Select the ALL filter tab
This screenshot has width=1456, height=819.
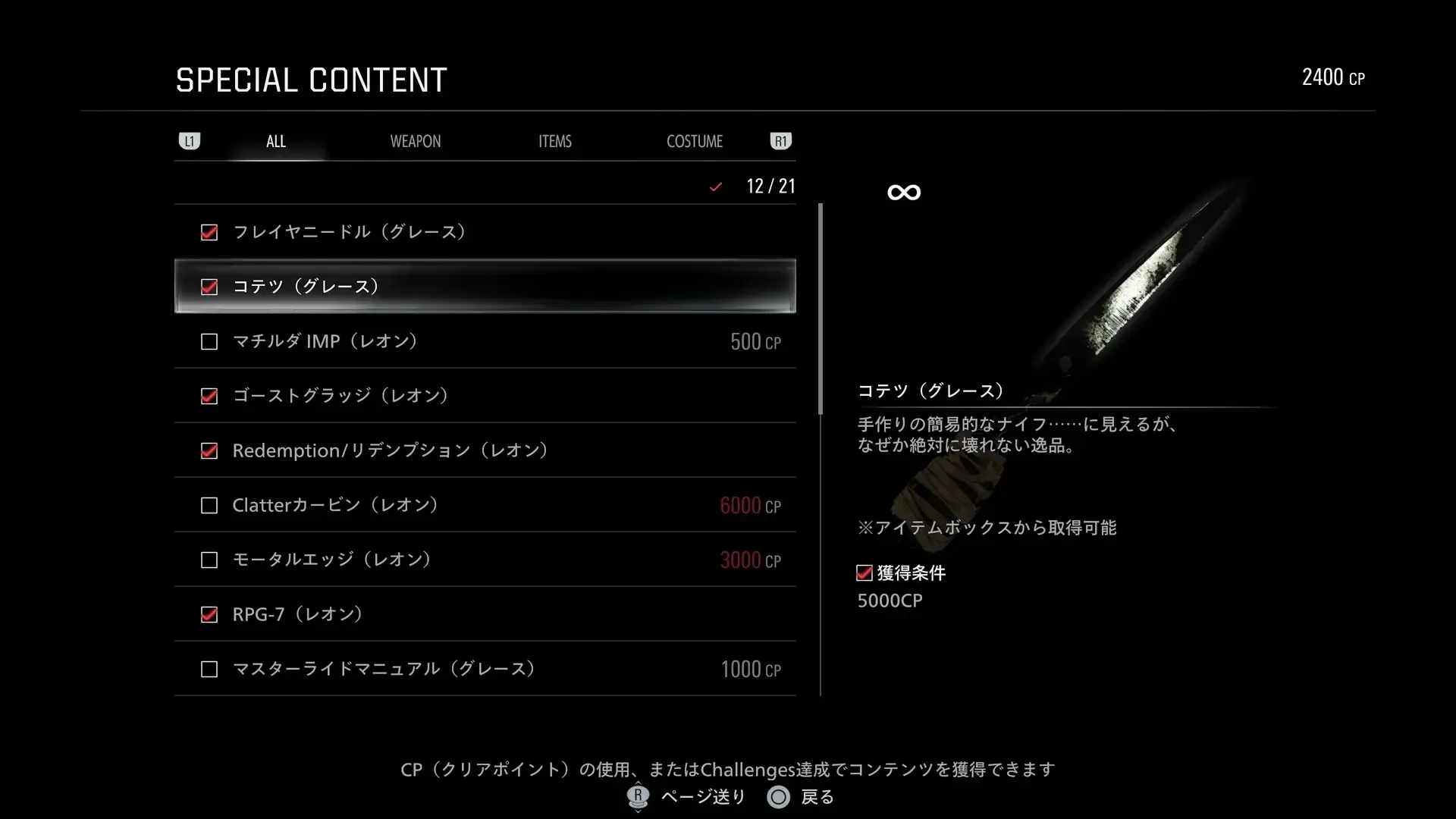tap(275, 140)
